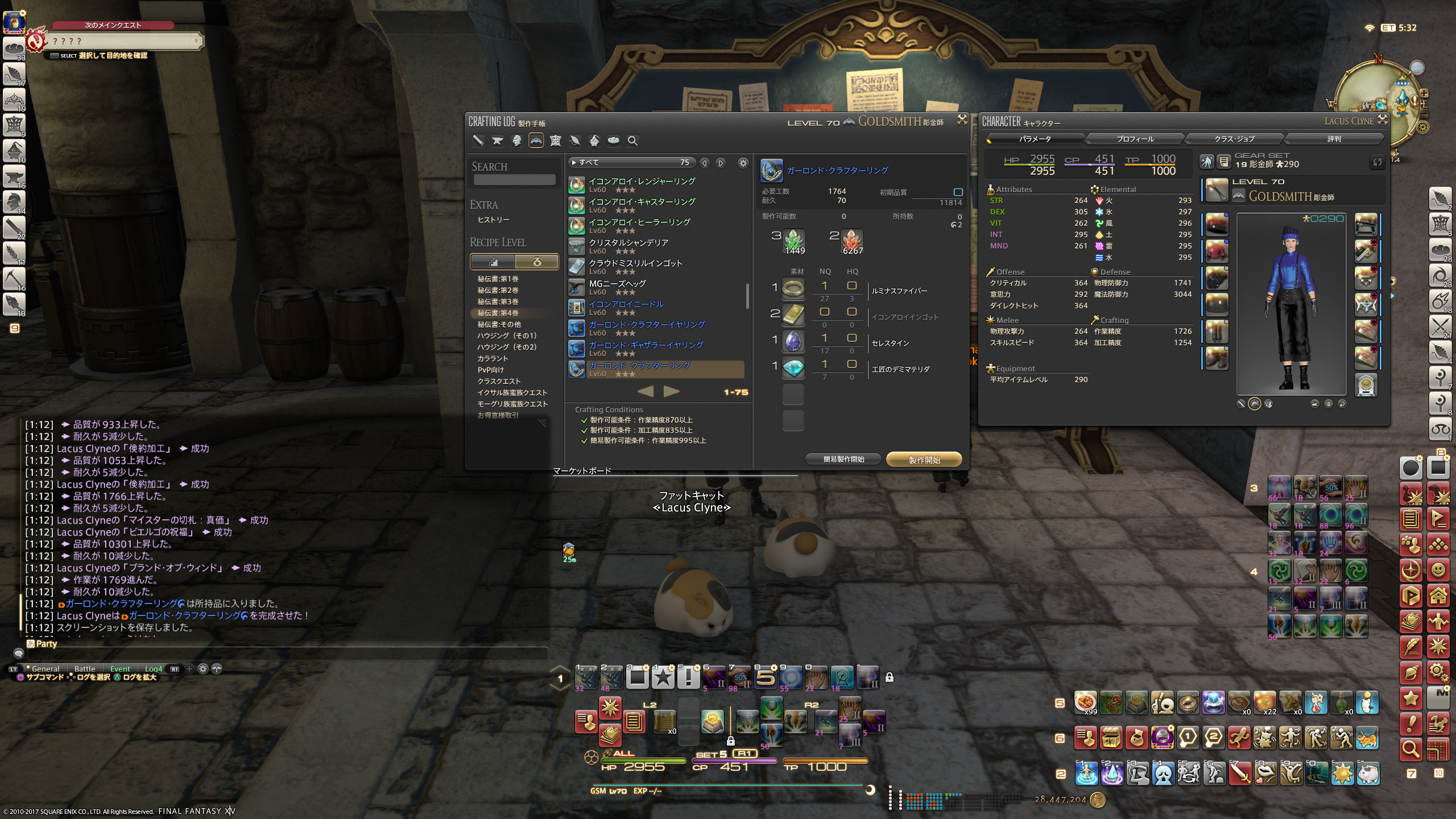Switch to the Battle chat tab

pos(85,669)
